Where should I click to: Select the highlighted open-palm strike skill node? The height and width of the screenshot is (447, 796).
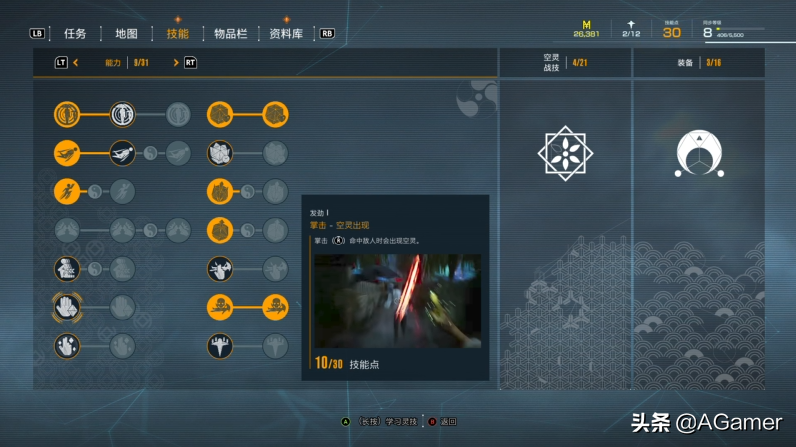coord(67,307)
